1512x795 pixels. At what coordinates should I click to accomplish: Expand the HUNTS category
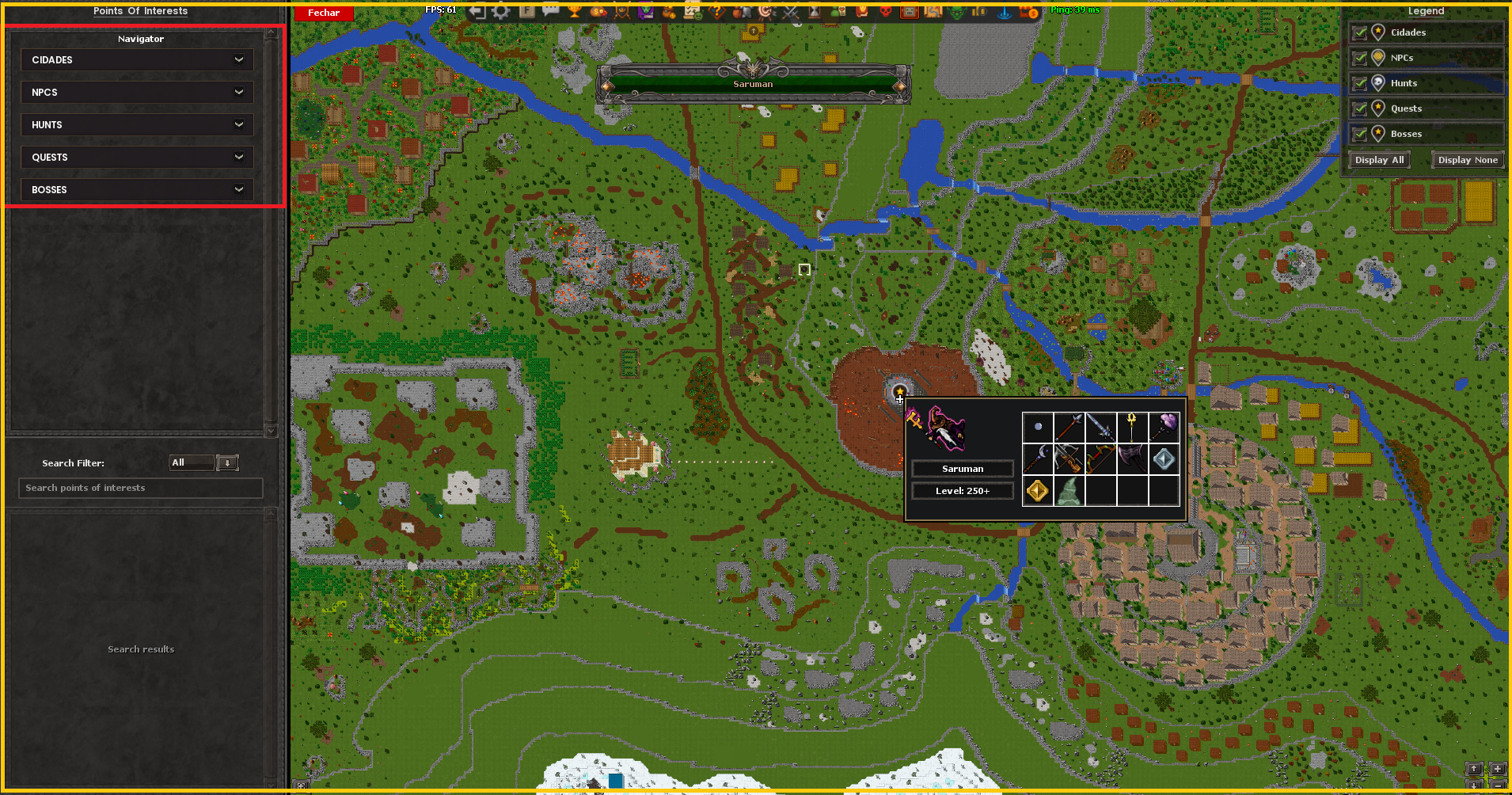click(137, 125)
